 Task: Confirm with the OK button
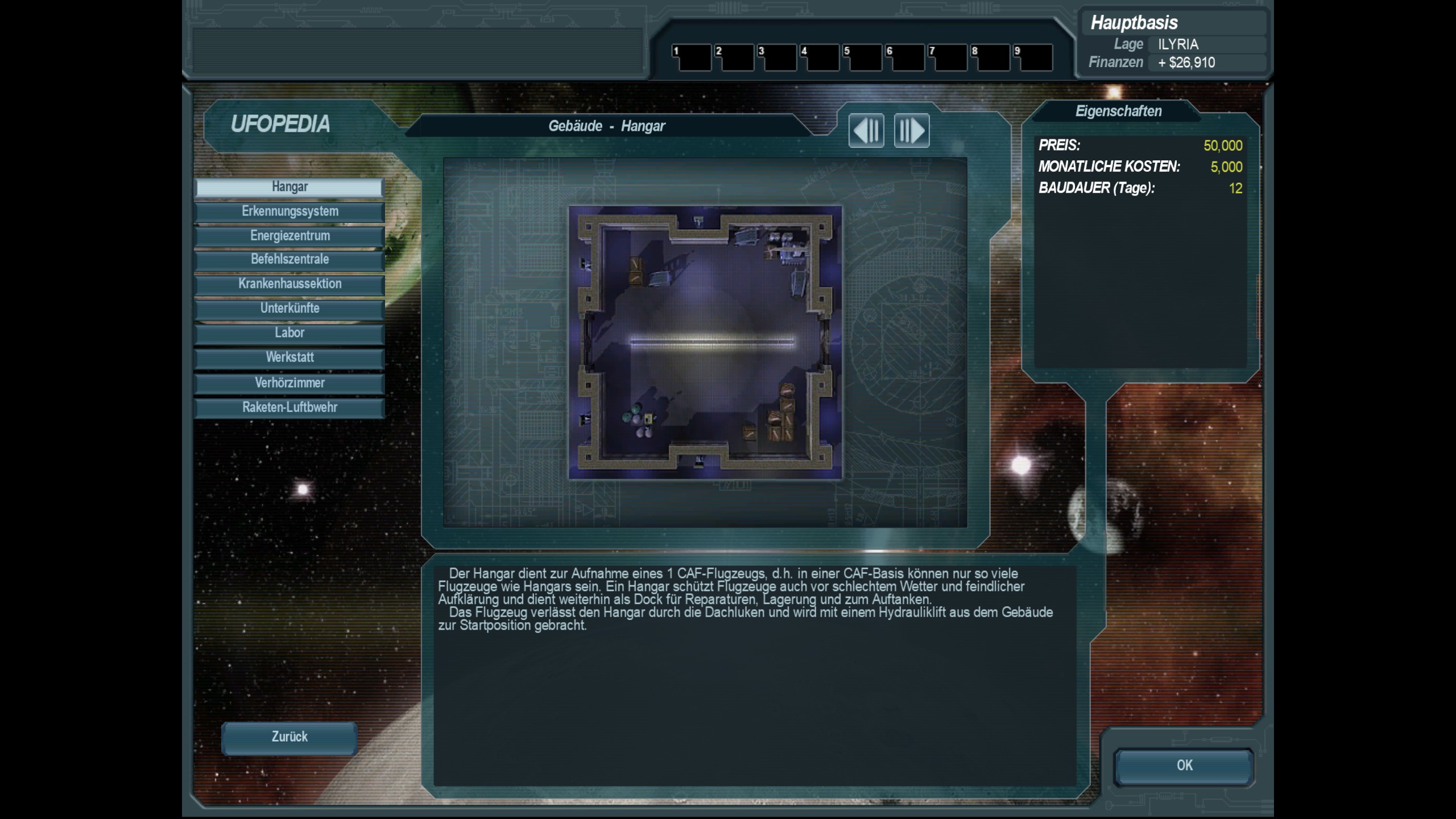(1184, 766)
